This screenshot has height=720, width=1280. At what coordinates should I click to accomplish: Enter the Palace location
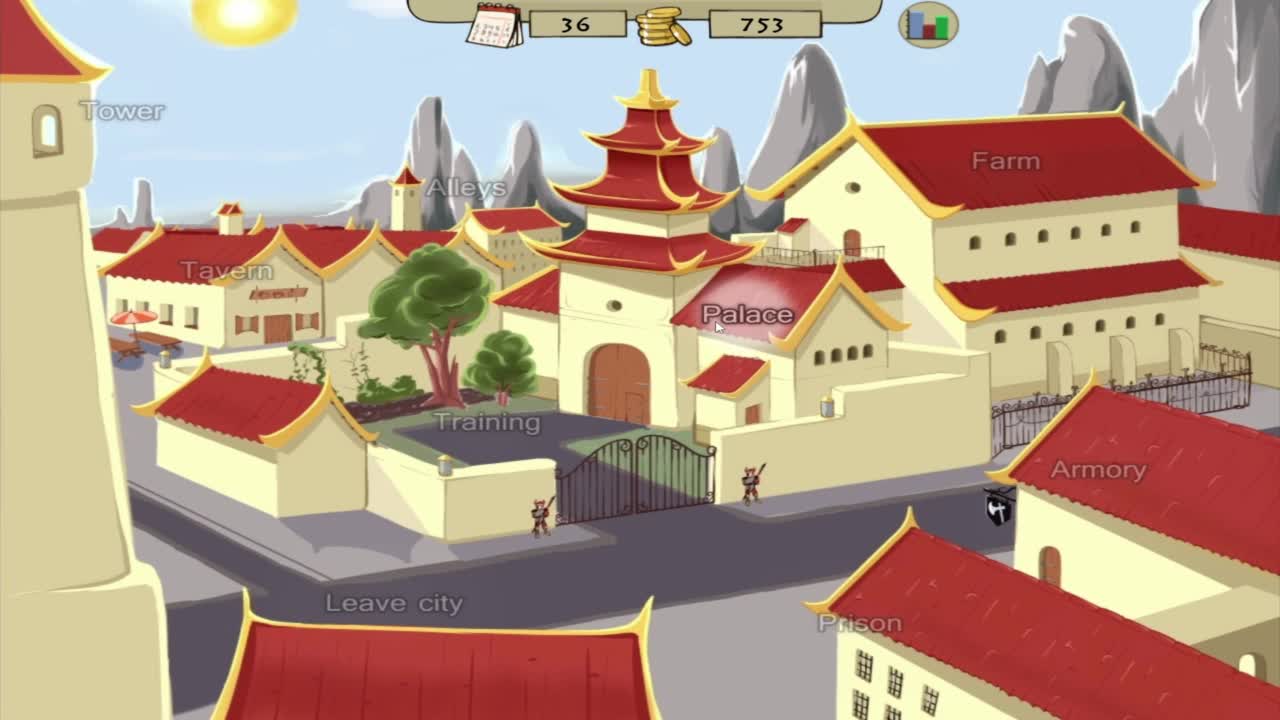click(747, 315)
